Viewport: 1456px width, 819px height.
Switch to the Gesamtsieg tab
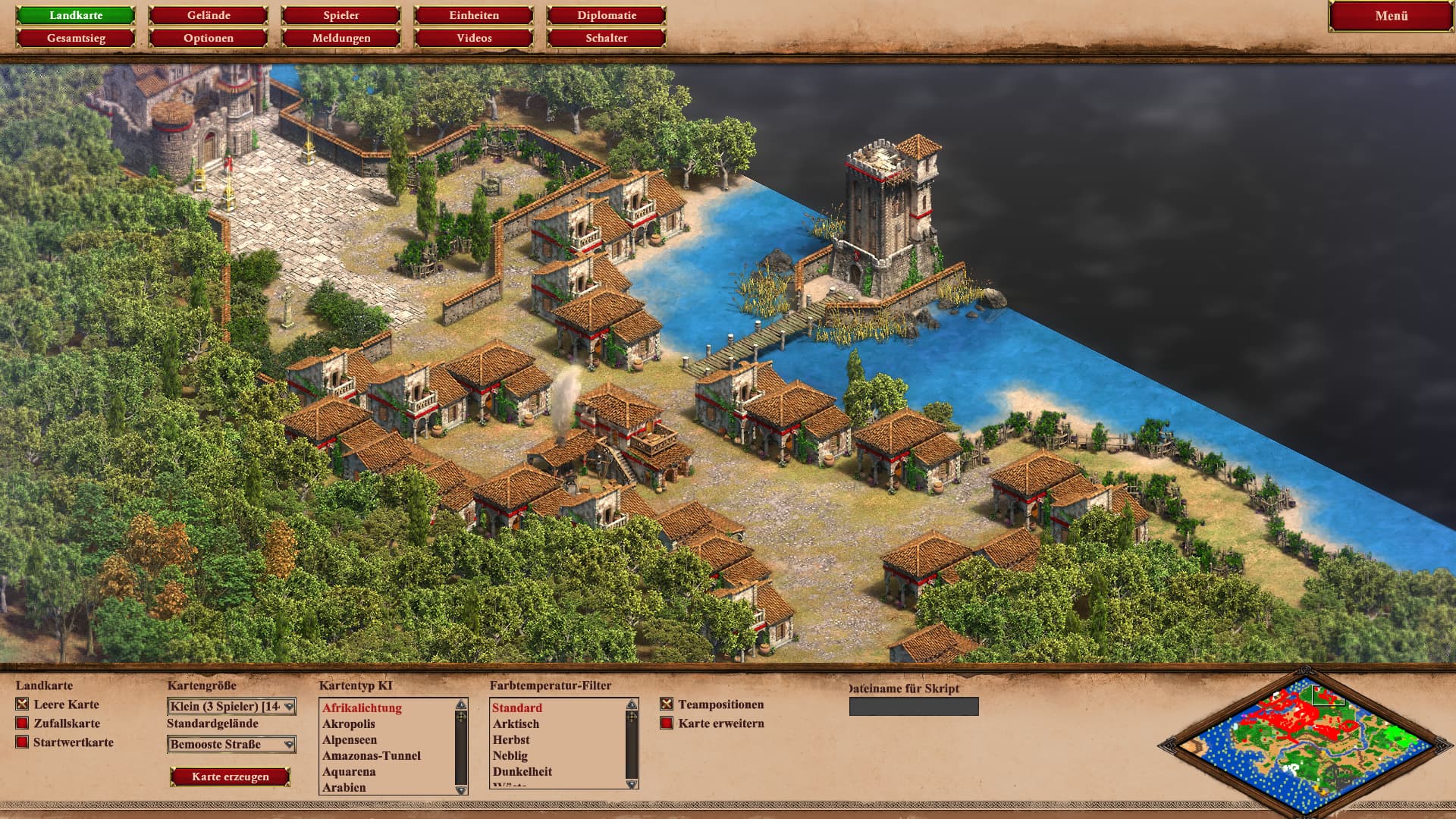(x=76, y=38)
